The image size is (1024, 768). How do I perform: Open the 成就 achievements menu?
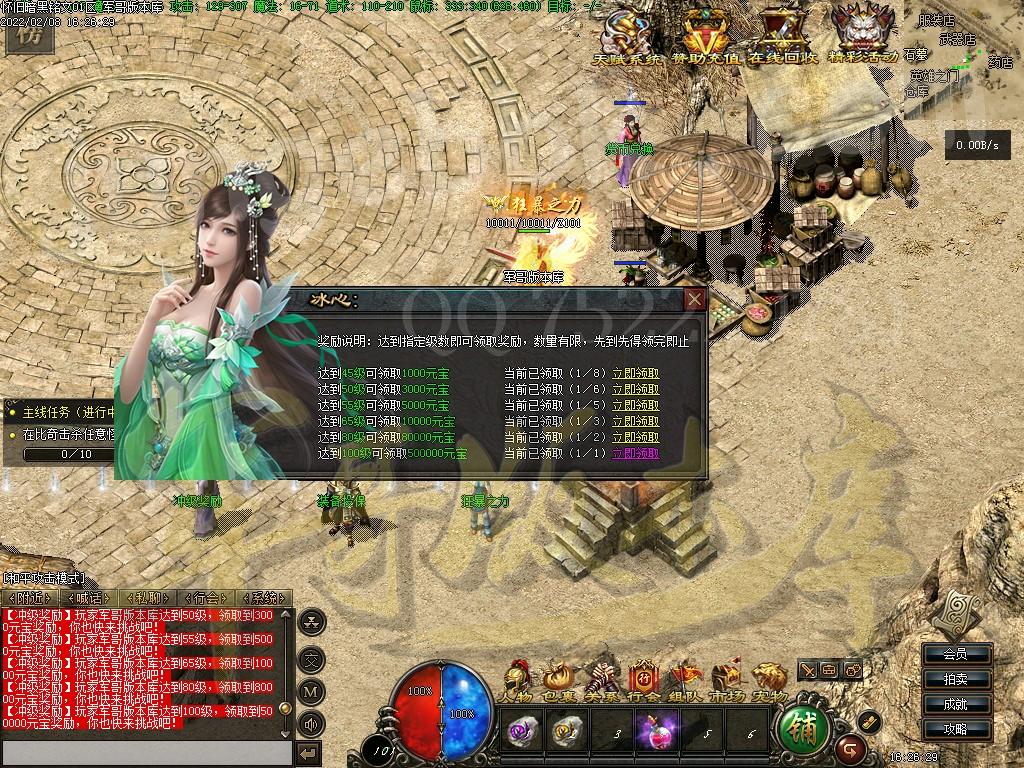[955, 704]
